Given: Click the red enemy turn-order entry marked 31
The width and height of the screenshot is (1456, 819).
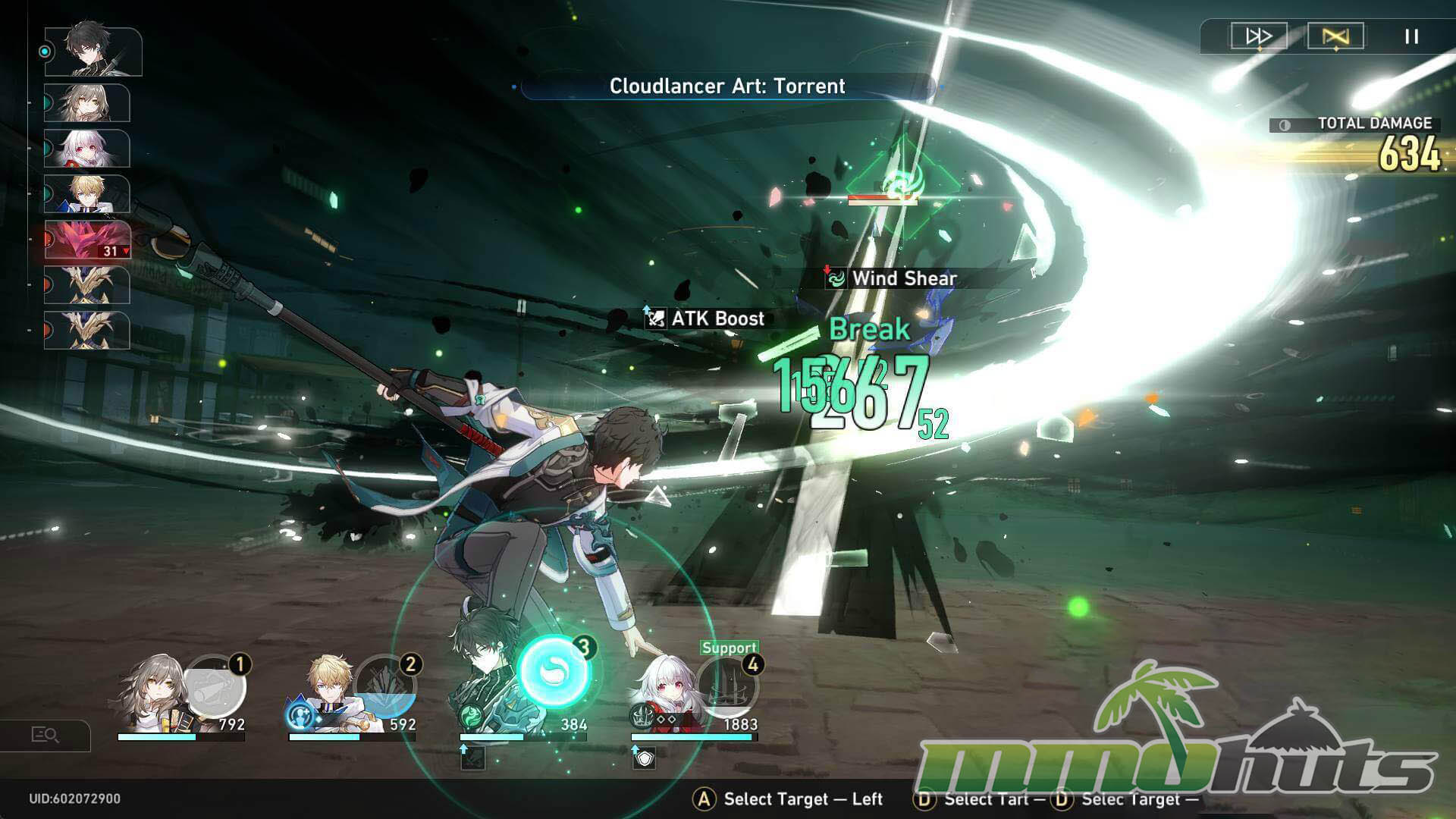Looking at the screenshot, I should (x=87, y=240).
